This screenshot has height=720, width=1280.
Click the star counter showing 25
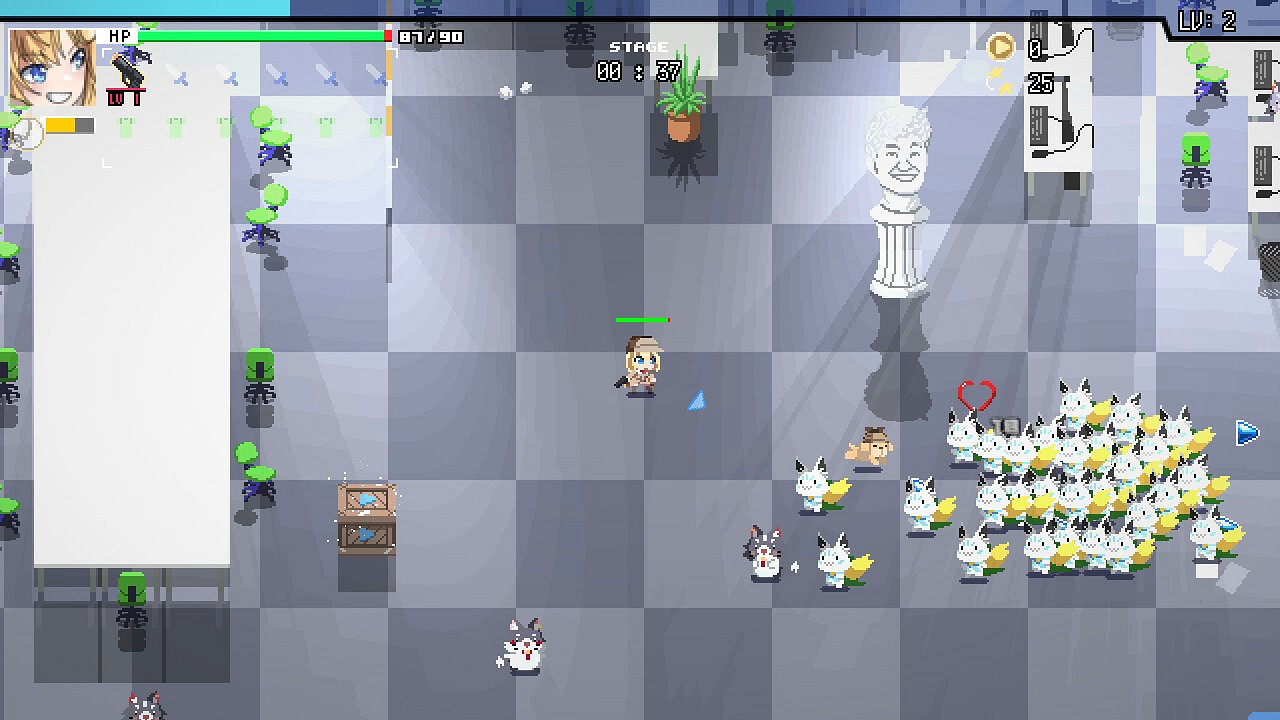(1040, 85)
